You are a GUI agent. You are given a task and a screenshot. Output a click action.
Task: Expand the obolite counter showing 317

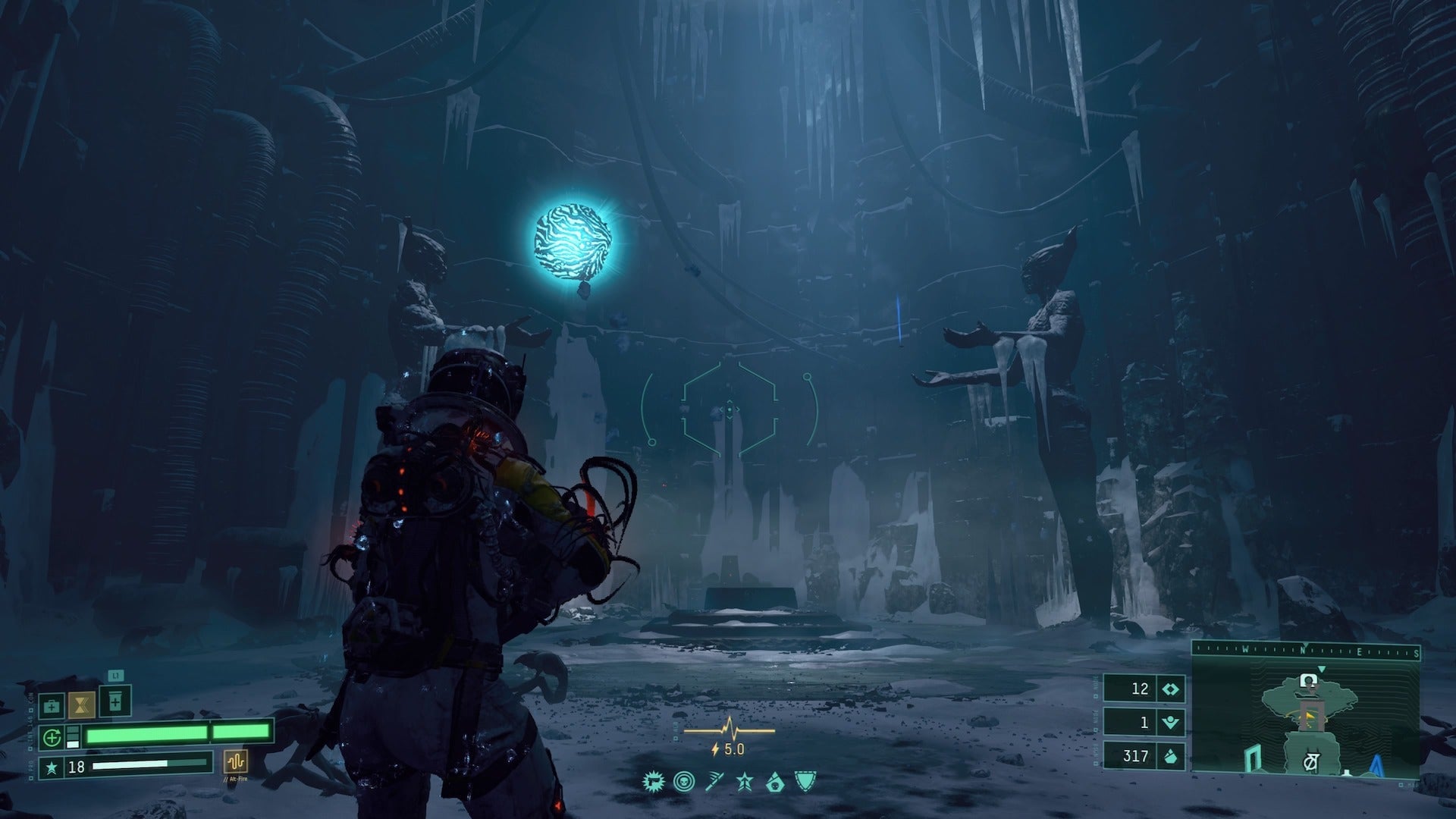click(1135, 755)
